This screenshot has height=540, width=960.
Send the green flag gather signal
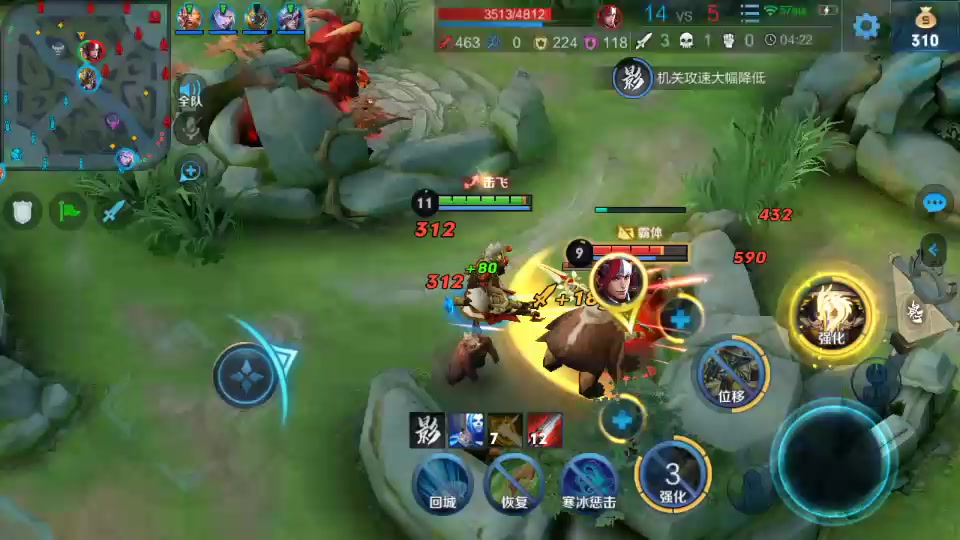70,211
